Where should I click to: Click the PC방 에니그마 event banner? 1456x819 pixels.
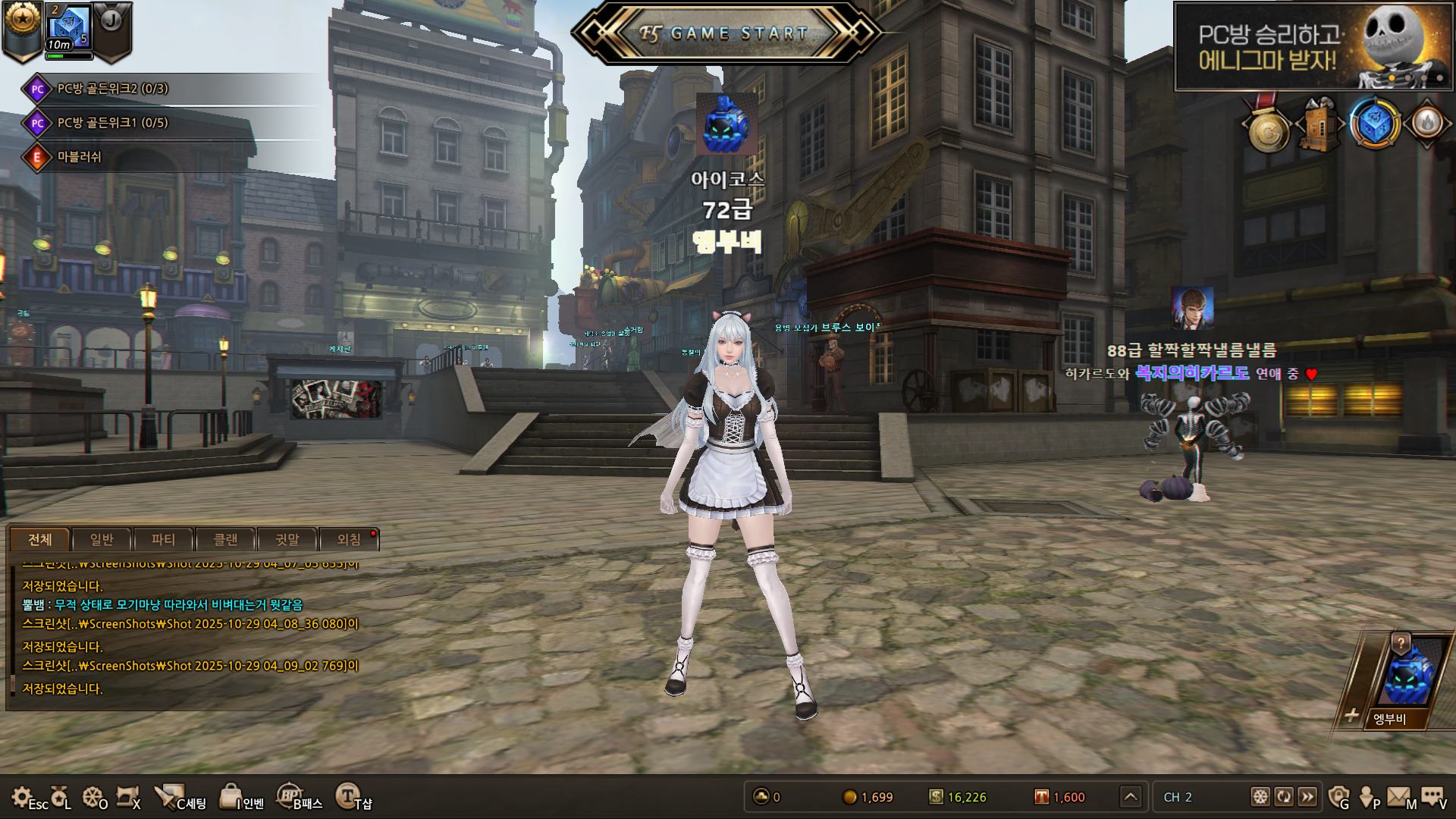pos(1313,47)
